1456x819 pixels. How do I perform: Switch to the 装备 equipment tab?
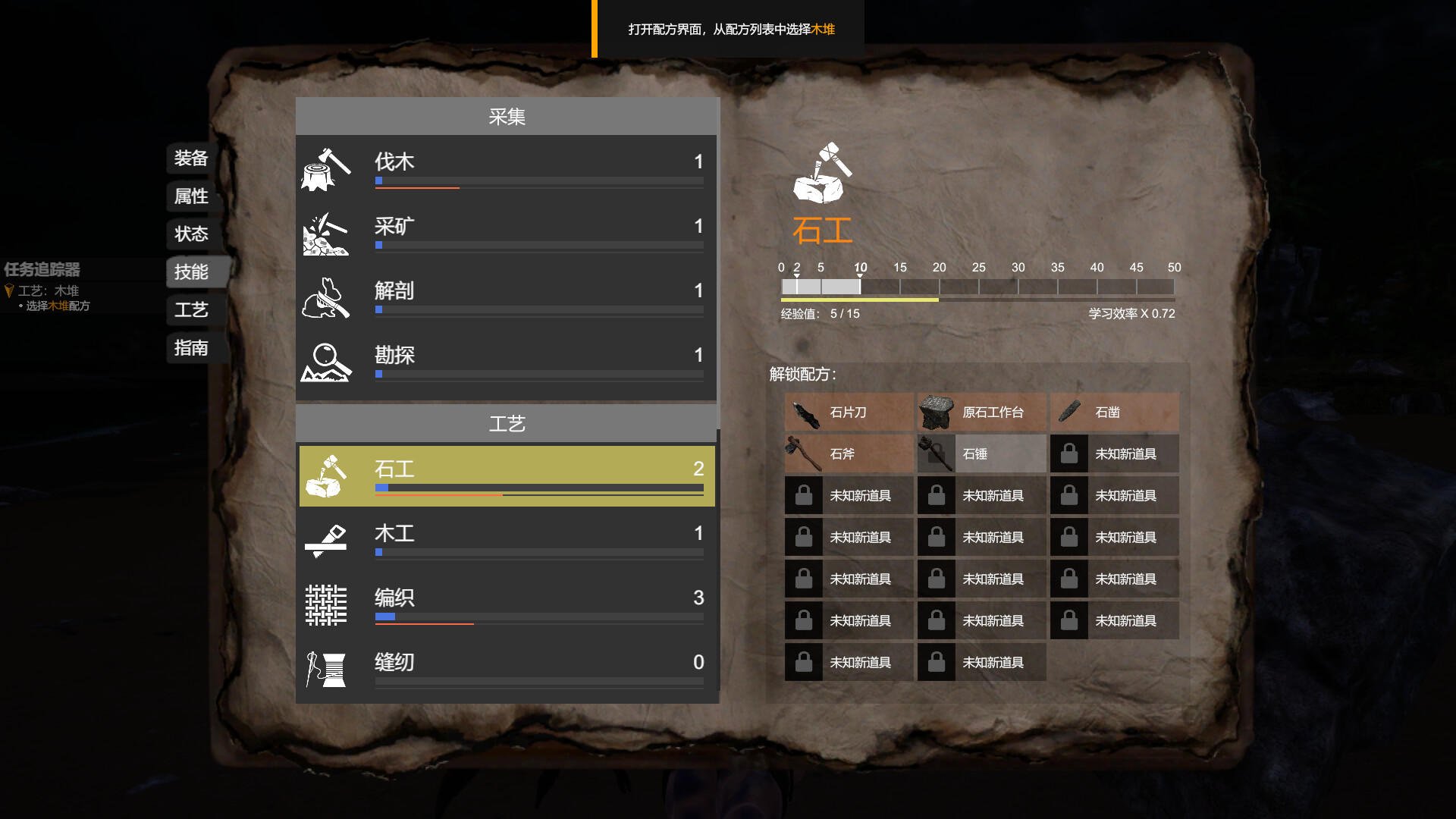[190, 159]
